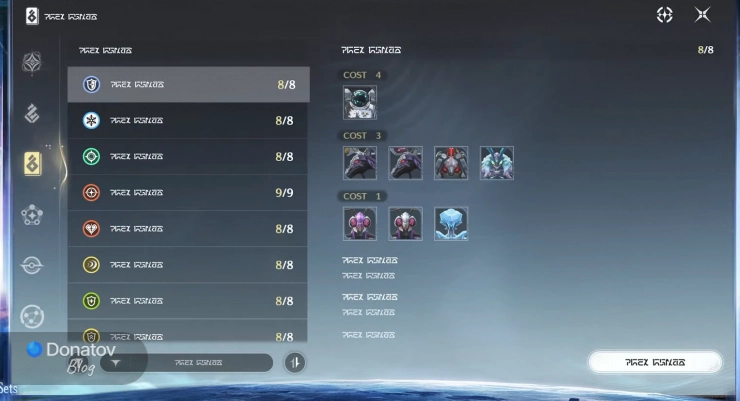This screenshot has width=740, height=401.
Task: Select the red armored Cost 3 echo
Action: (451, 163)
